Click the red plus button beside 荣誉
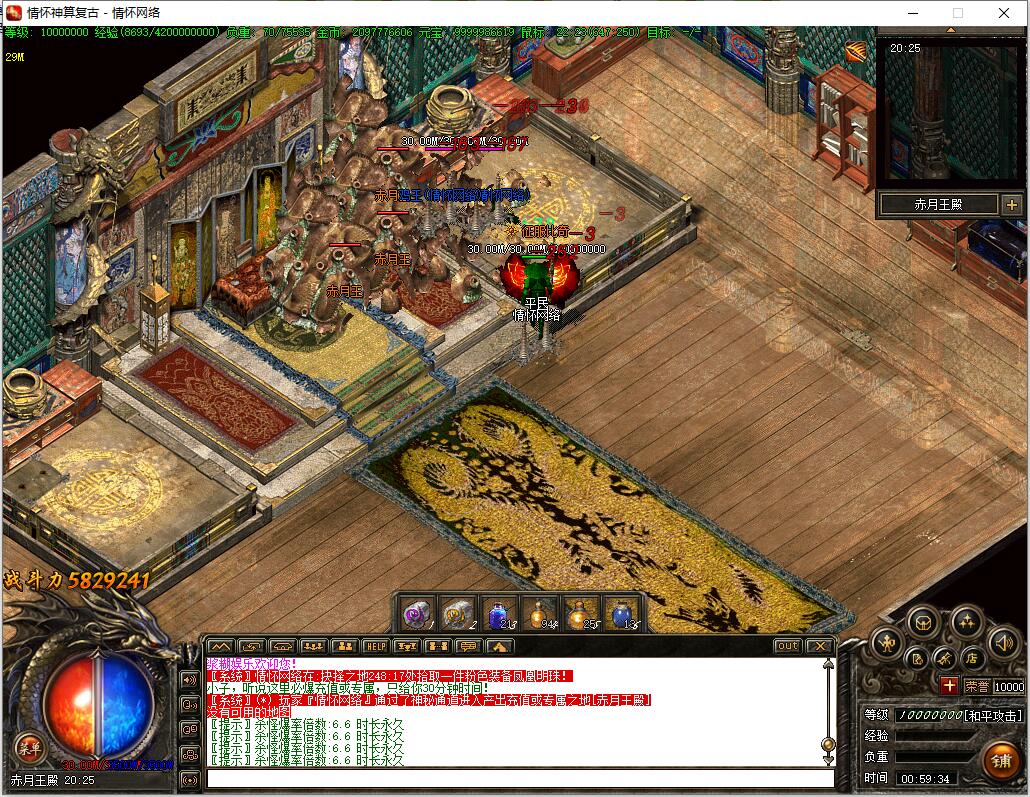1030x797 pixels. [949, 686]
